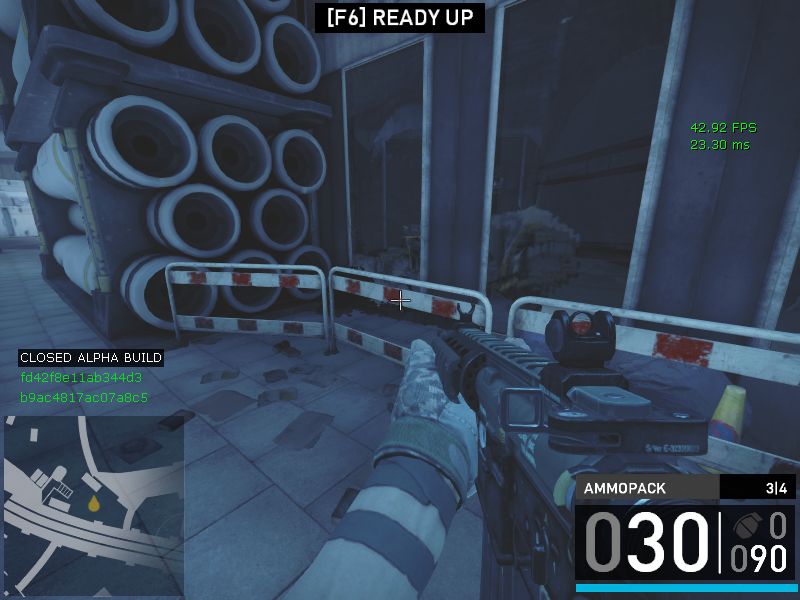Select the yellow player marker on minimap
This screenshot has width=800, height=600.
[94, 503]
